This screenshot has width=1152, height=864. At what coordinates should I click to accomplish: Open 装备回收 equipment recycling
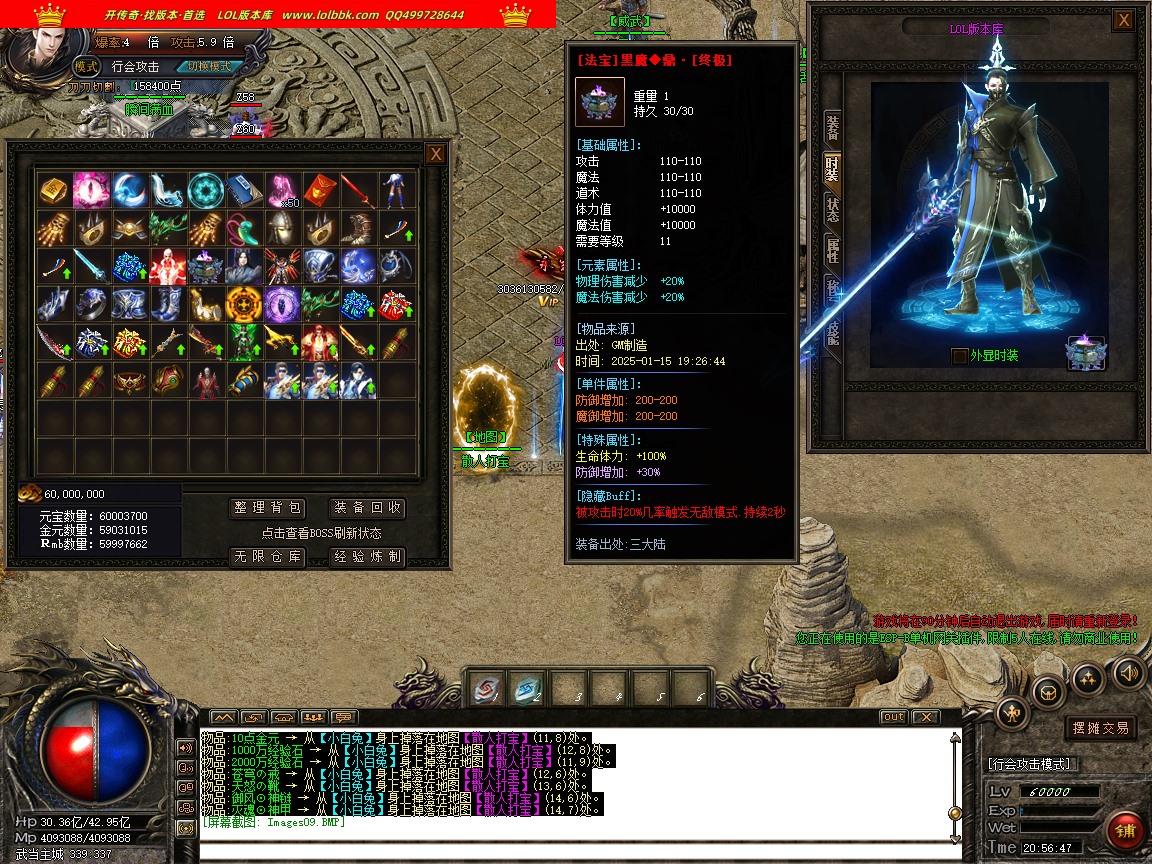point(367,508)
